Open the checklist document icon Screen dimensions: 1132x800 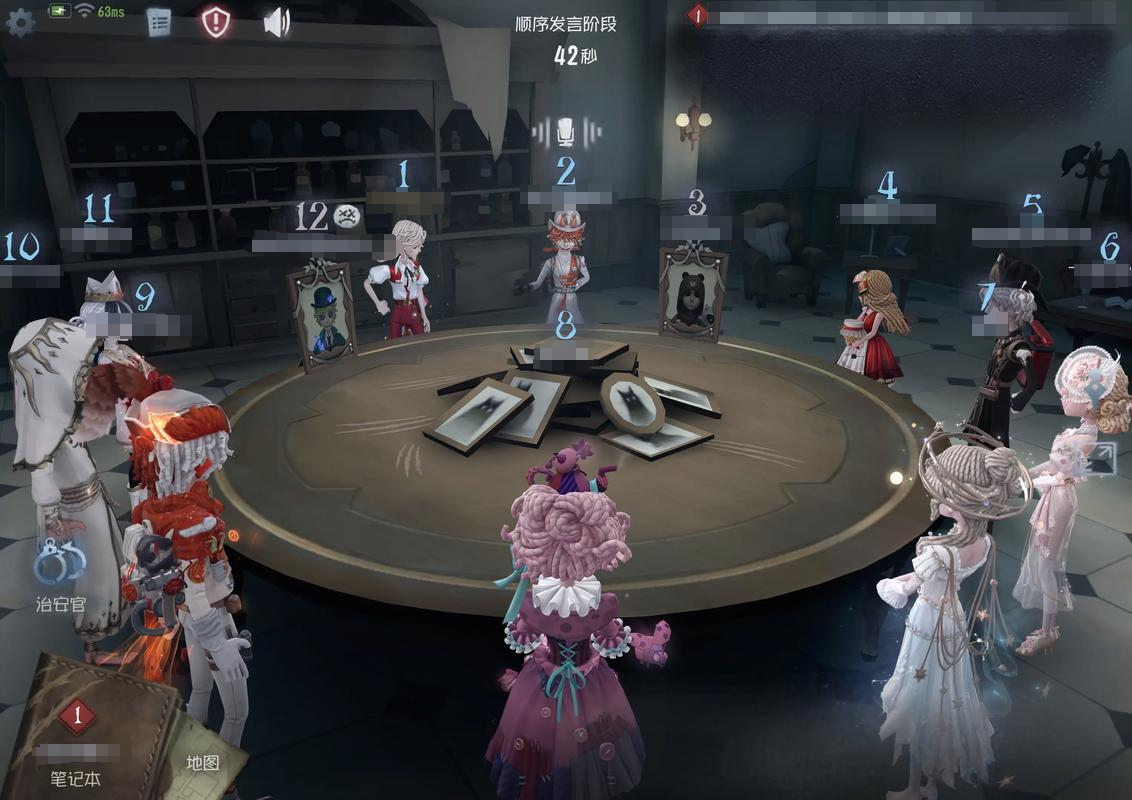pyautogui.click(x=158, y=22)
